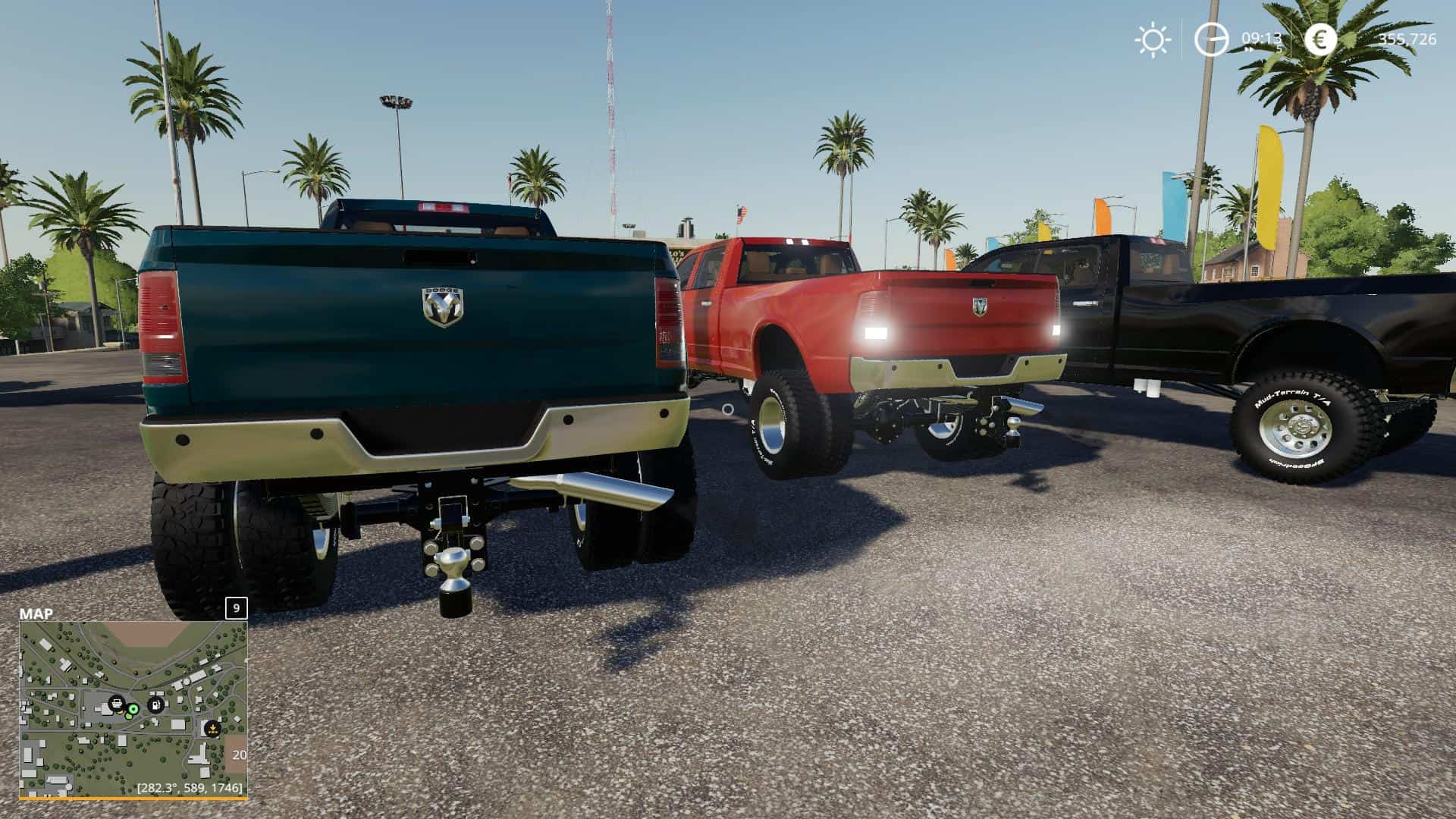Click the Euro currency coin icon
The image size is (1456, 819).
coord(1322,39)
